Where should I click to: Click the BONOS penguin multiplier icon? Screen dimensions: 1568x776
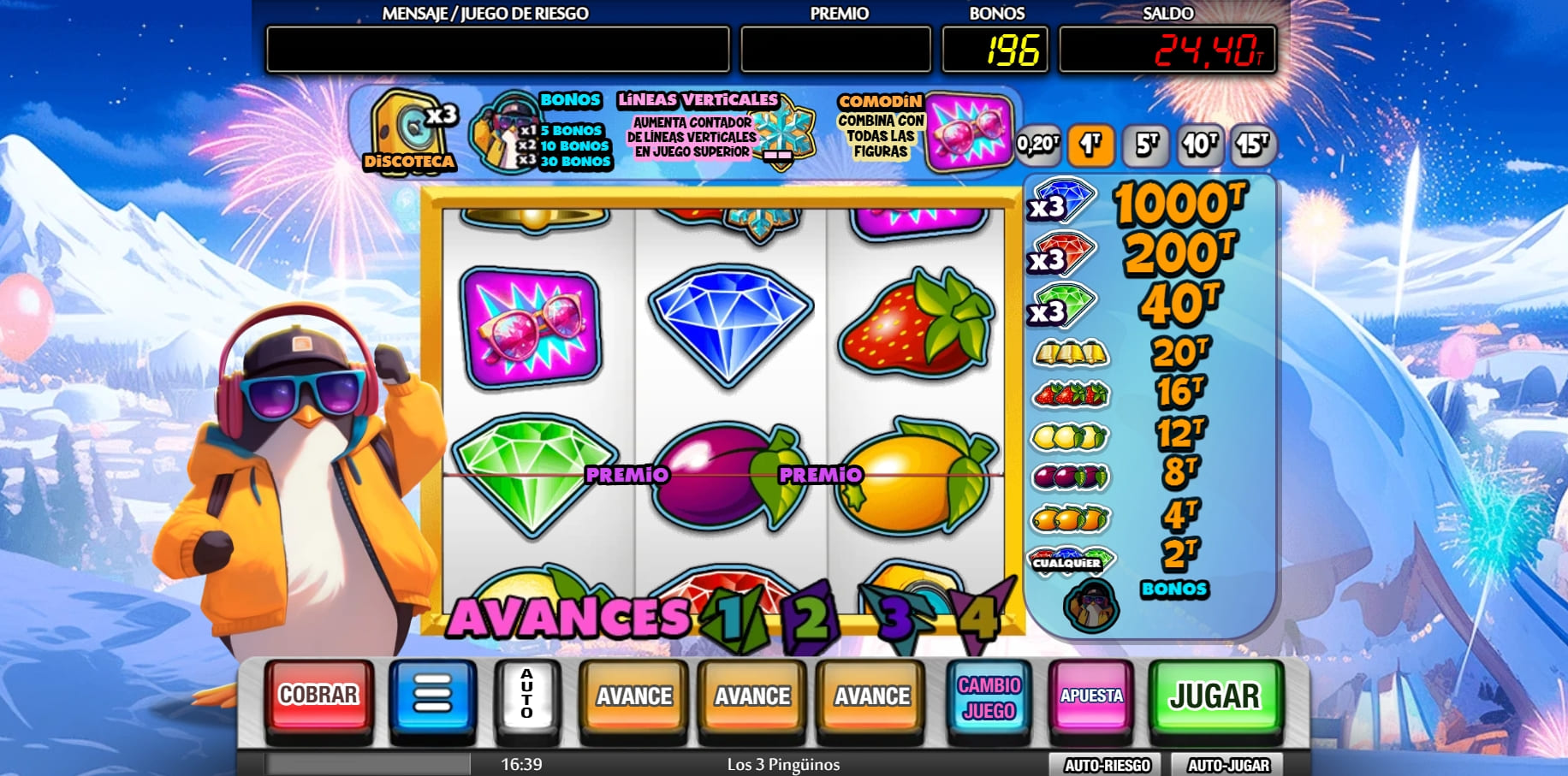pos(503,133)
